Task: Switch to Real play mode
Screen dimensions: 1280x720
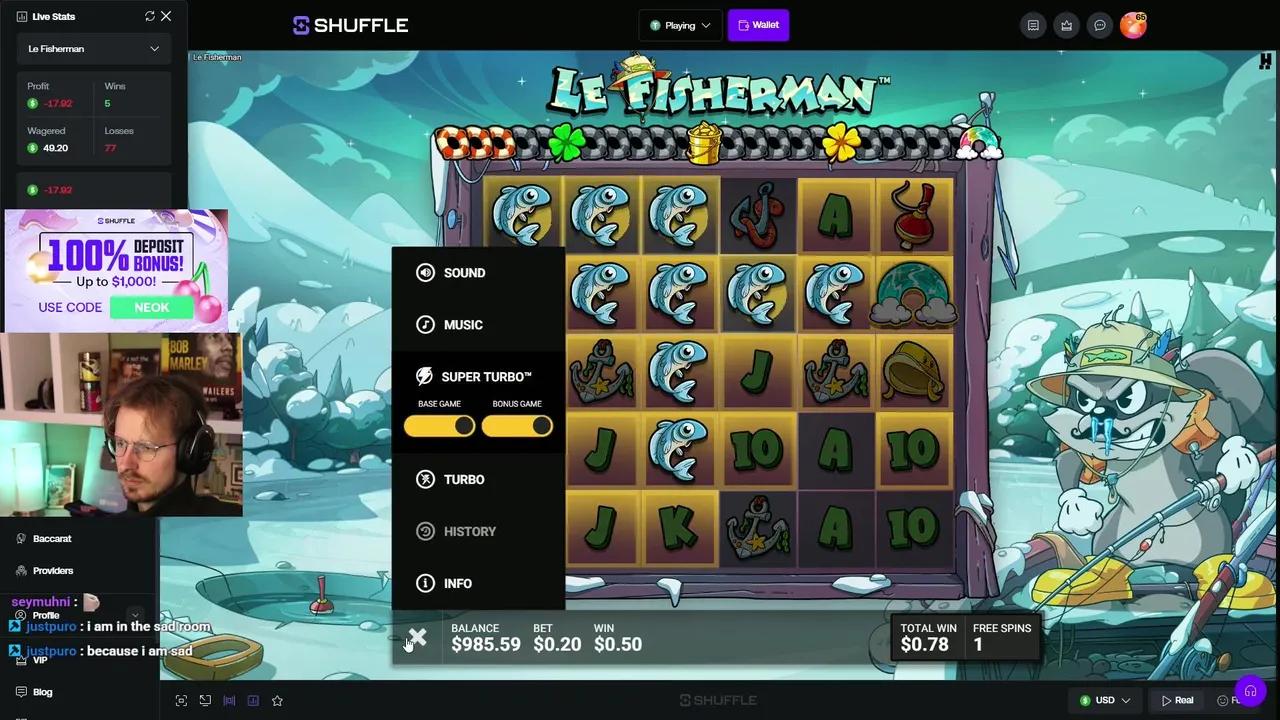Action: [x=1180, y=700]
